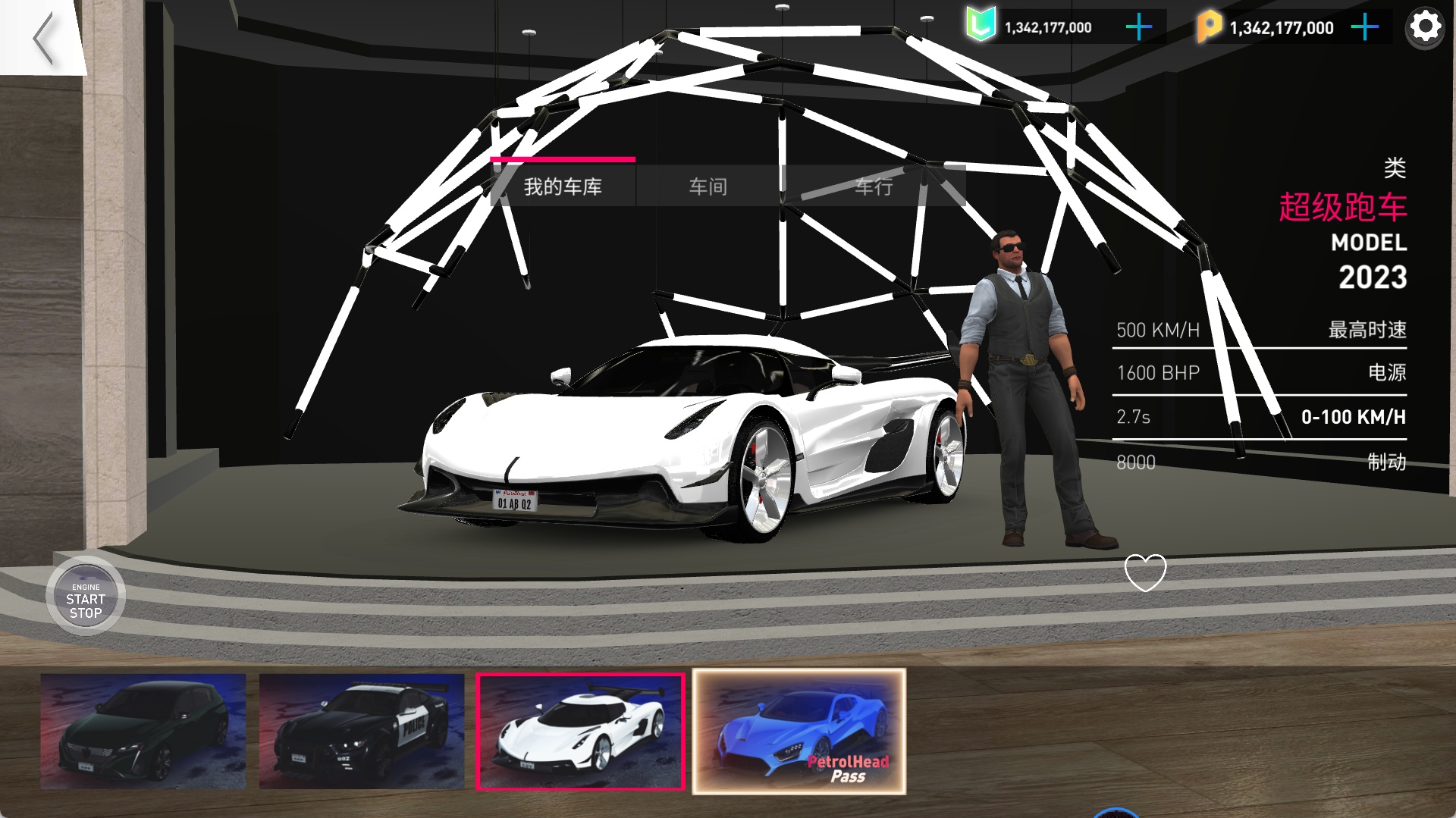Favorite this car with the heart icon

[x=1145, y=572]
